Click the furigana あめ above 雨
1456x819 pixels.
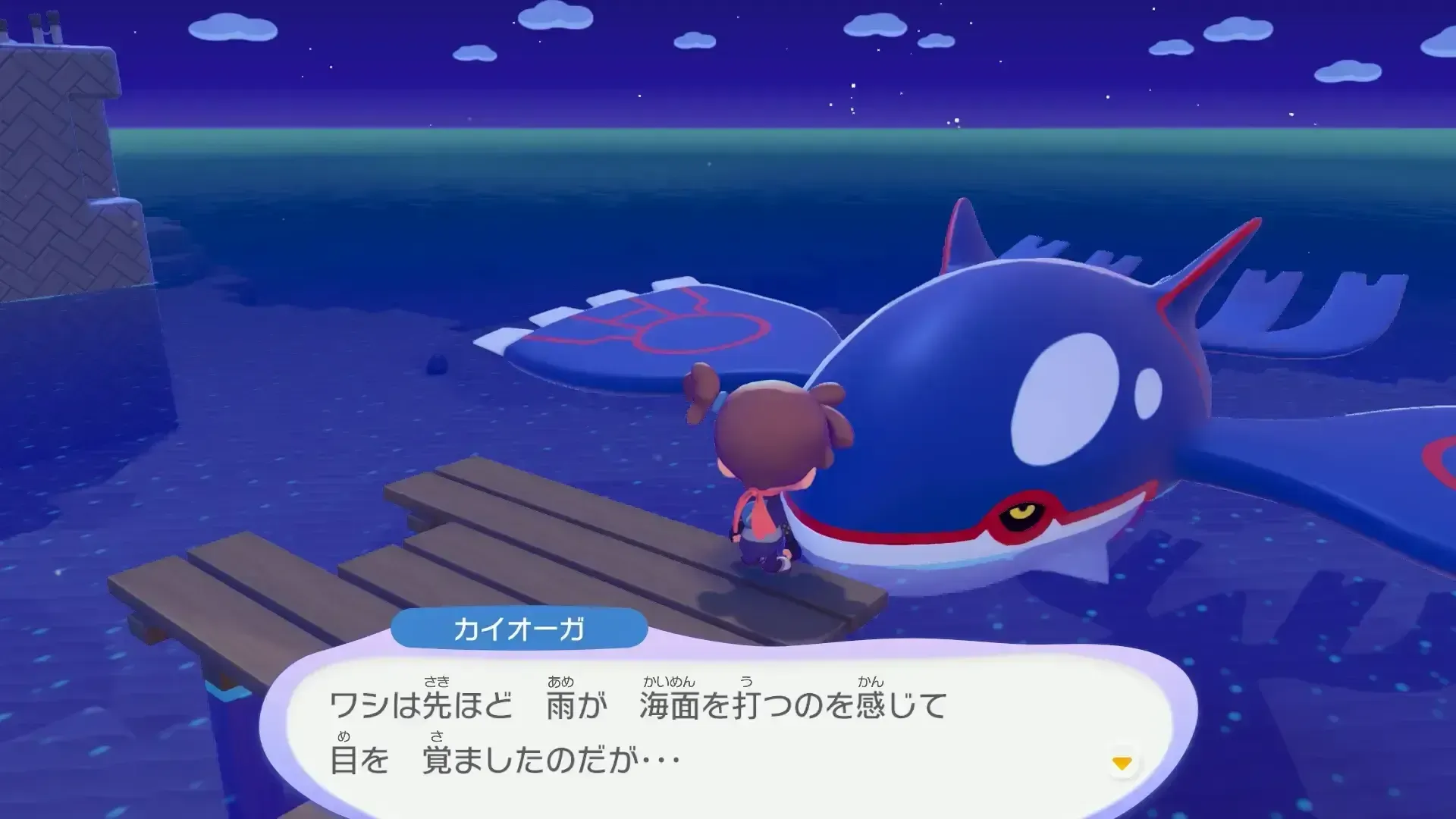pyautogui.click(x=559, y=682)
